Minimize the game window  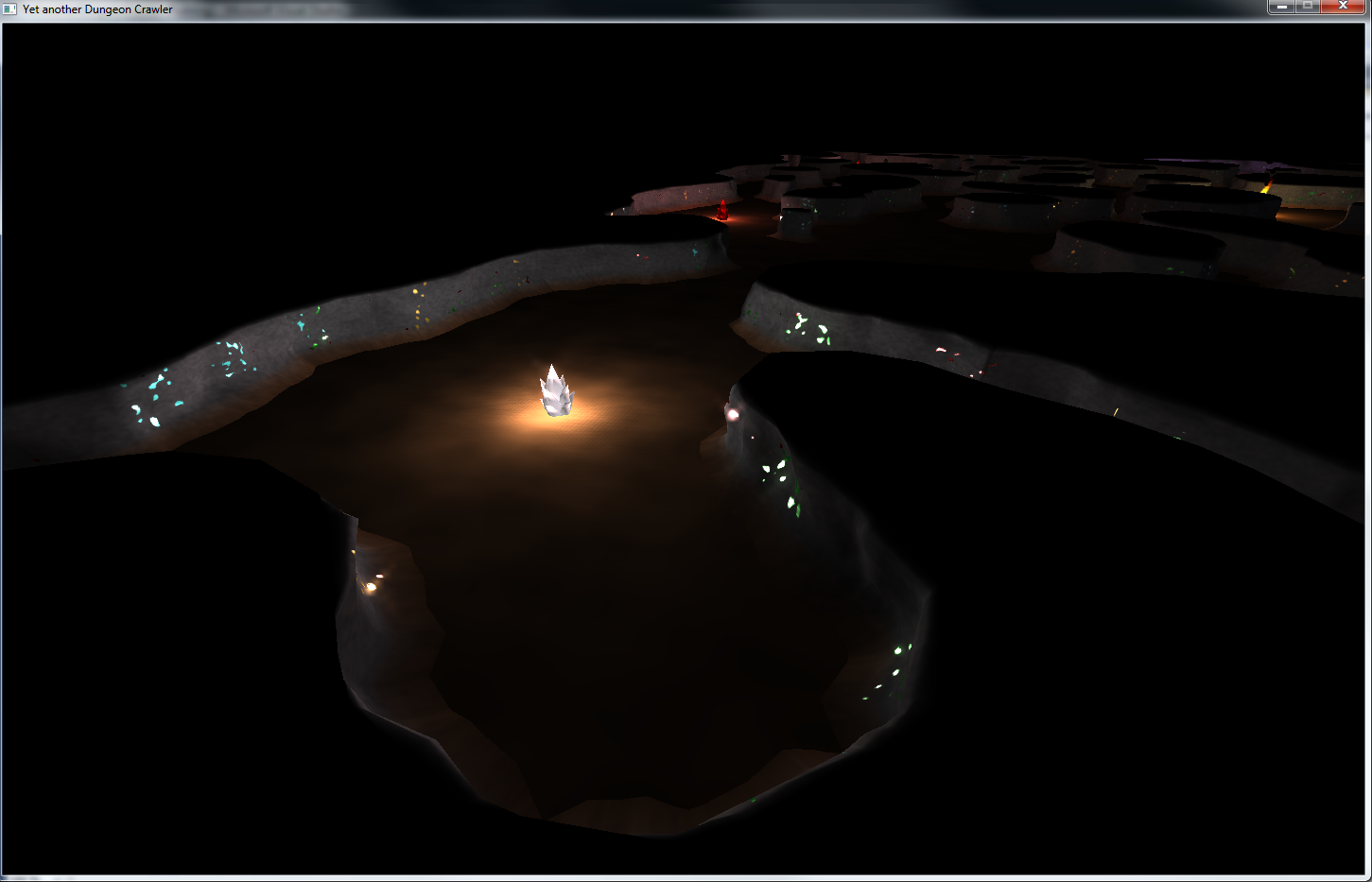pyautogui.click(x=1281, y=7)
